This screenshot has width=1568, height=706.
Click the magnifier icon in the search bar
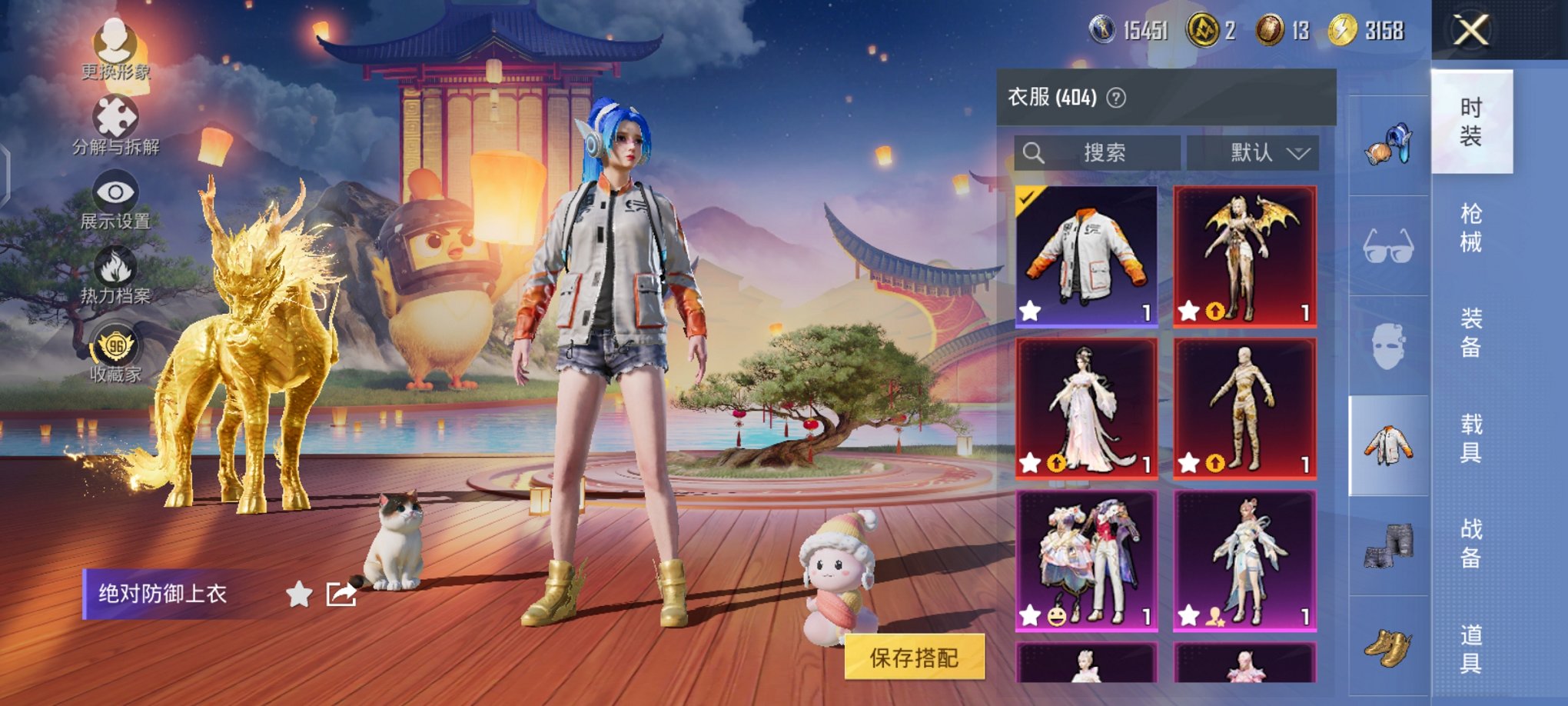(x=1035, y=152)
